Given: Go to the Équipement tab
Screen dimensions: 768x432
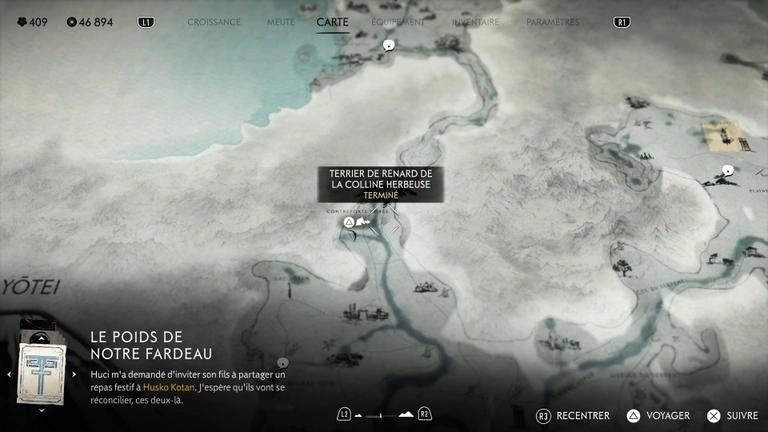Looking at the screenshot, I should 398,22.
